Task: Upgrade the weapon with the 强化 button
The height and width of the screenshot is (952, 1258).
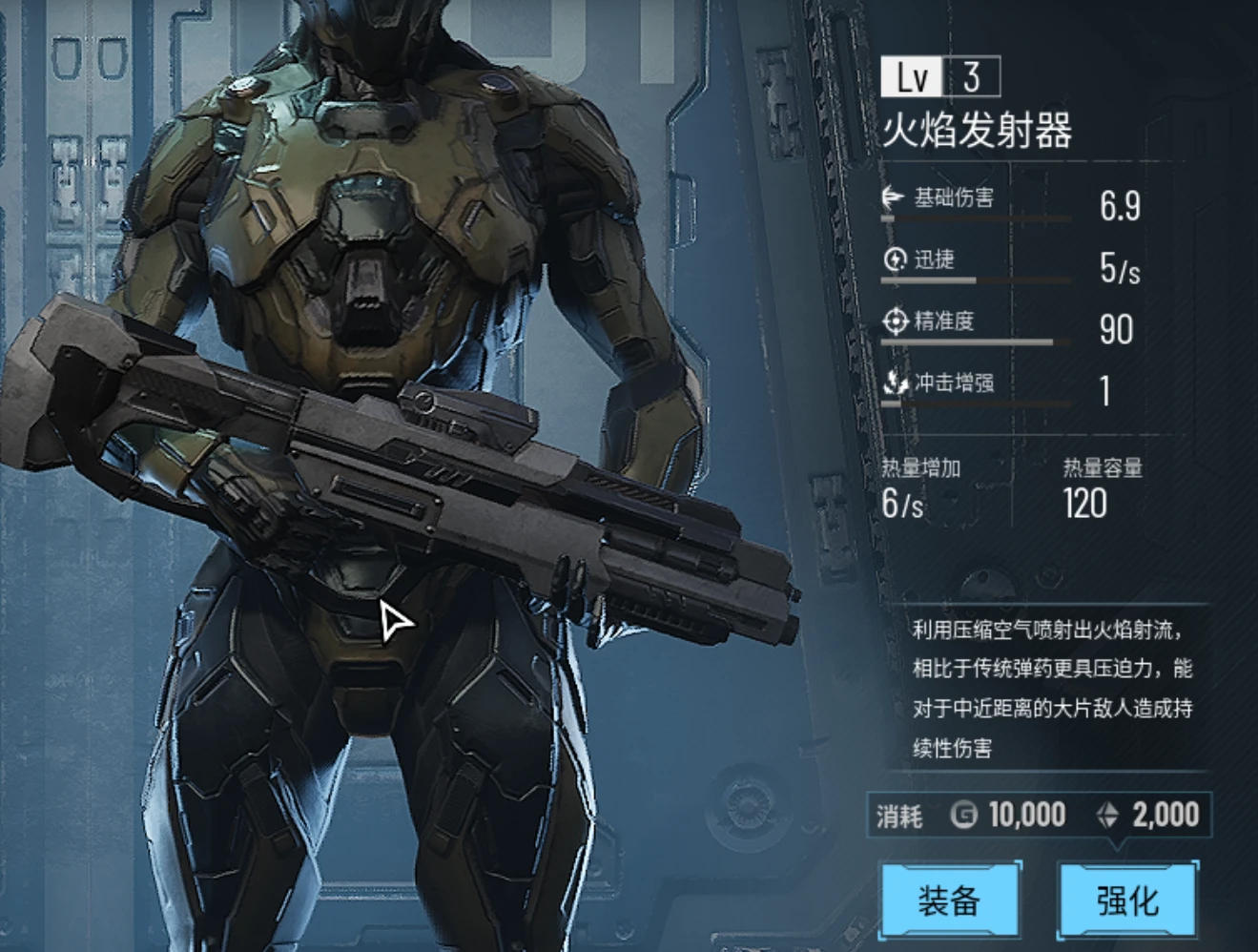Action: coord(1128,900)
